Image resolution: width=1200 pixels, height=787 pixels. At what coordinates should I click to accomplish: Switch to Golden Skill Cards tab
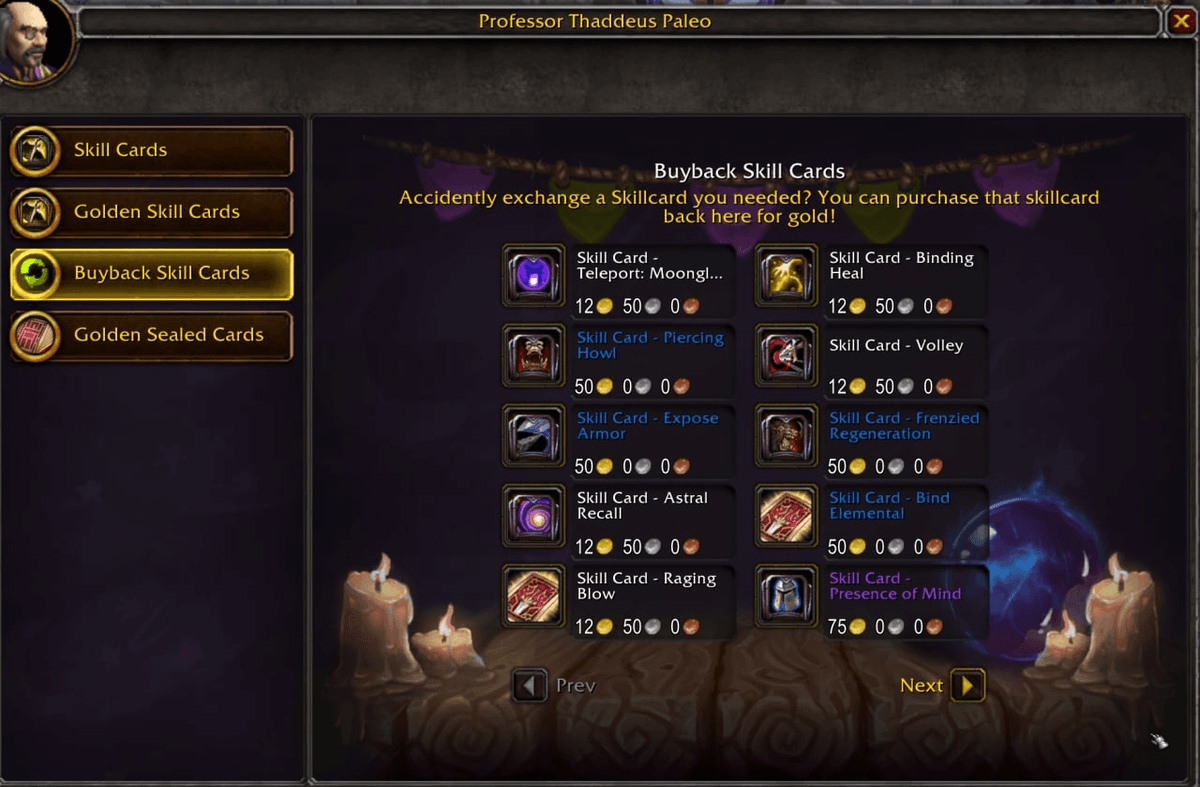[x=151, y=212]
